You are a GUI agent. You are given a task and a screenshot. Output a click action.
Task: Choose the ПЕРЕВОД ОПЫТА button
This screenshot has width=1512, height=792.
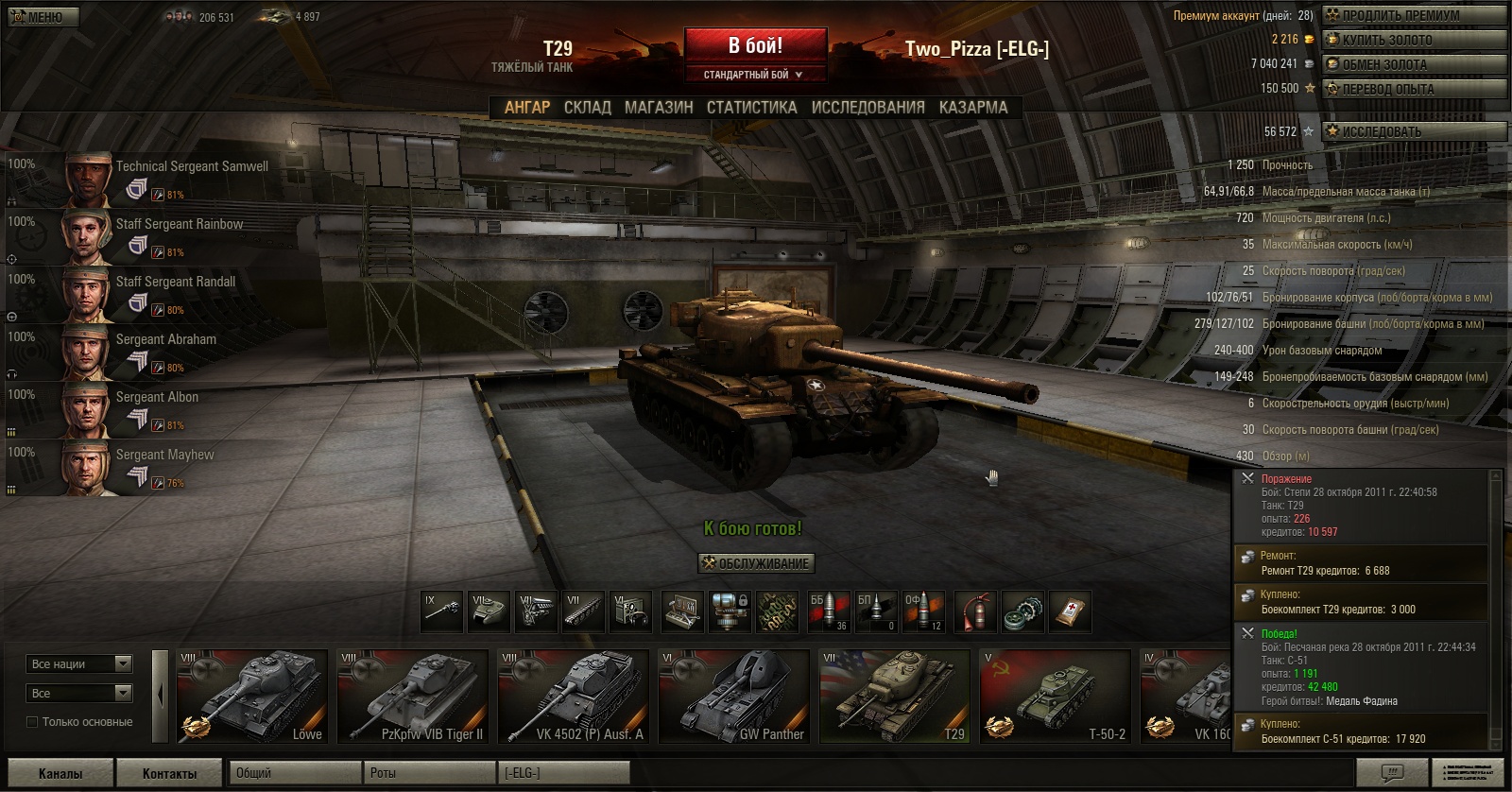[1413, 89]
